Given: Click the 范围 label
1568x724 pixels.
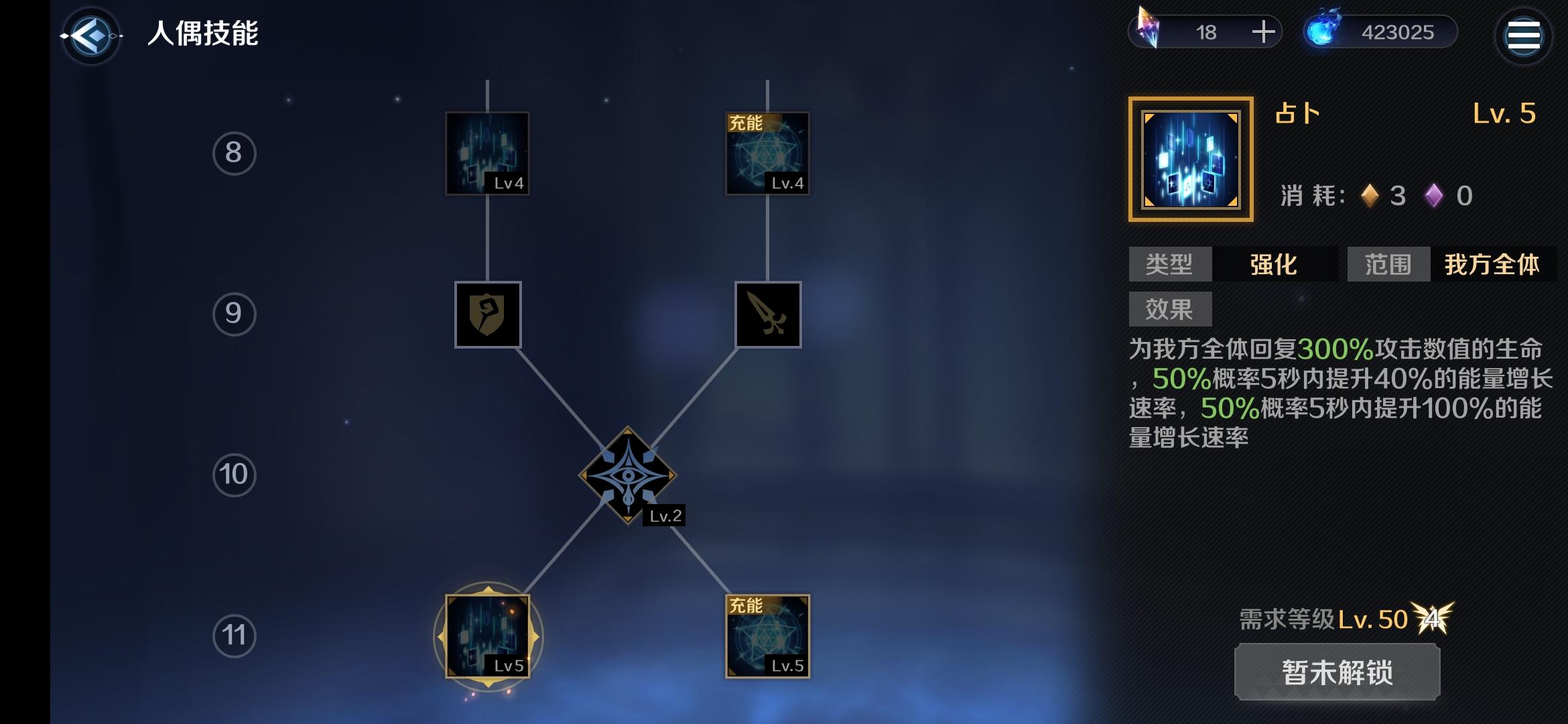Looking at the screenshot, I should [1387, 265].
